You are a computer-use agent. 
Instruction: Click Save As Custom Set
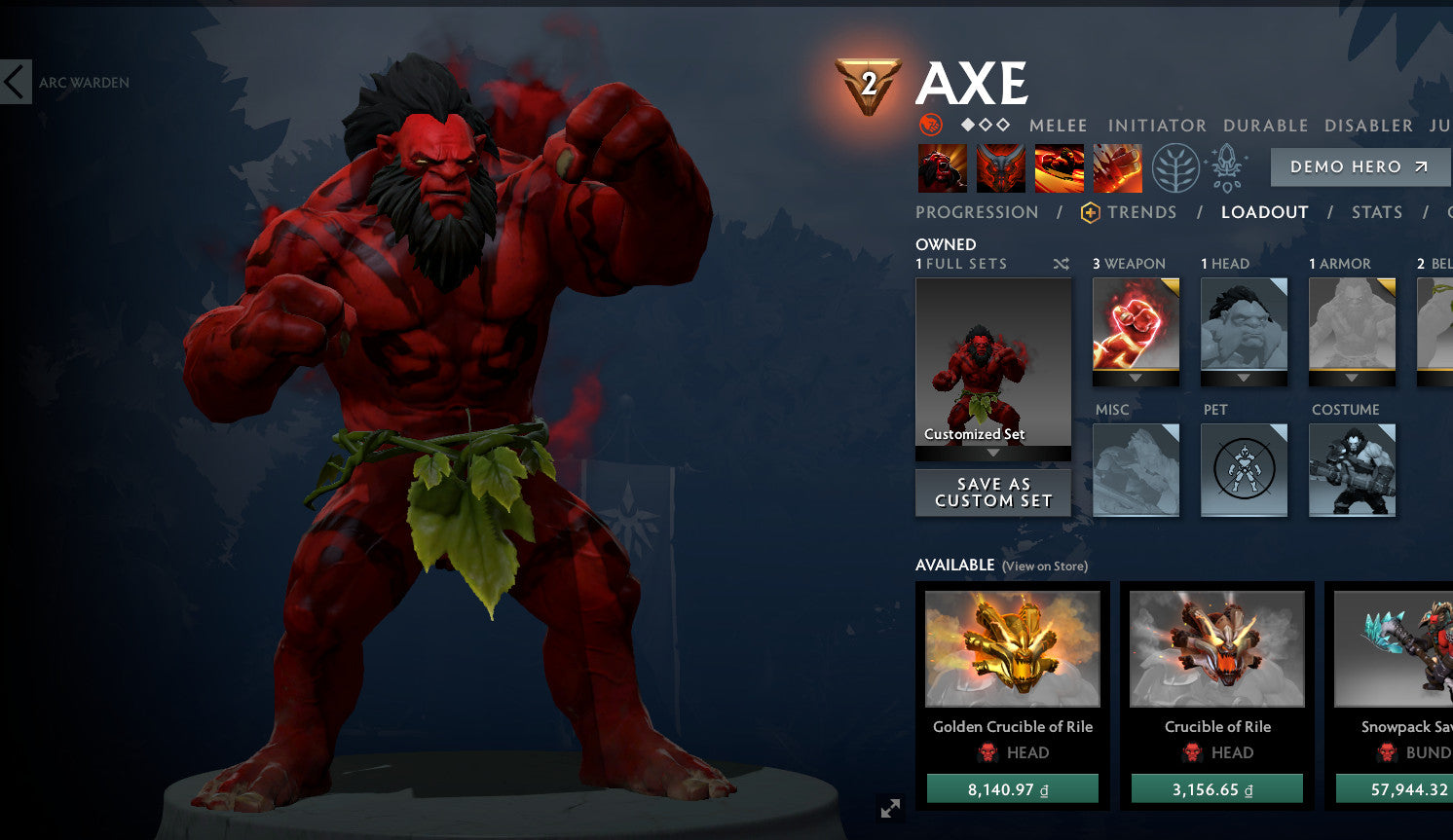(992, 492)
